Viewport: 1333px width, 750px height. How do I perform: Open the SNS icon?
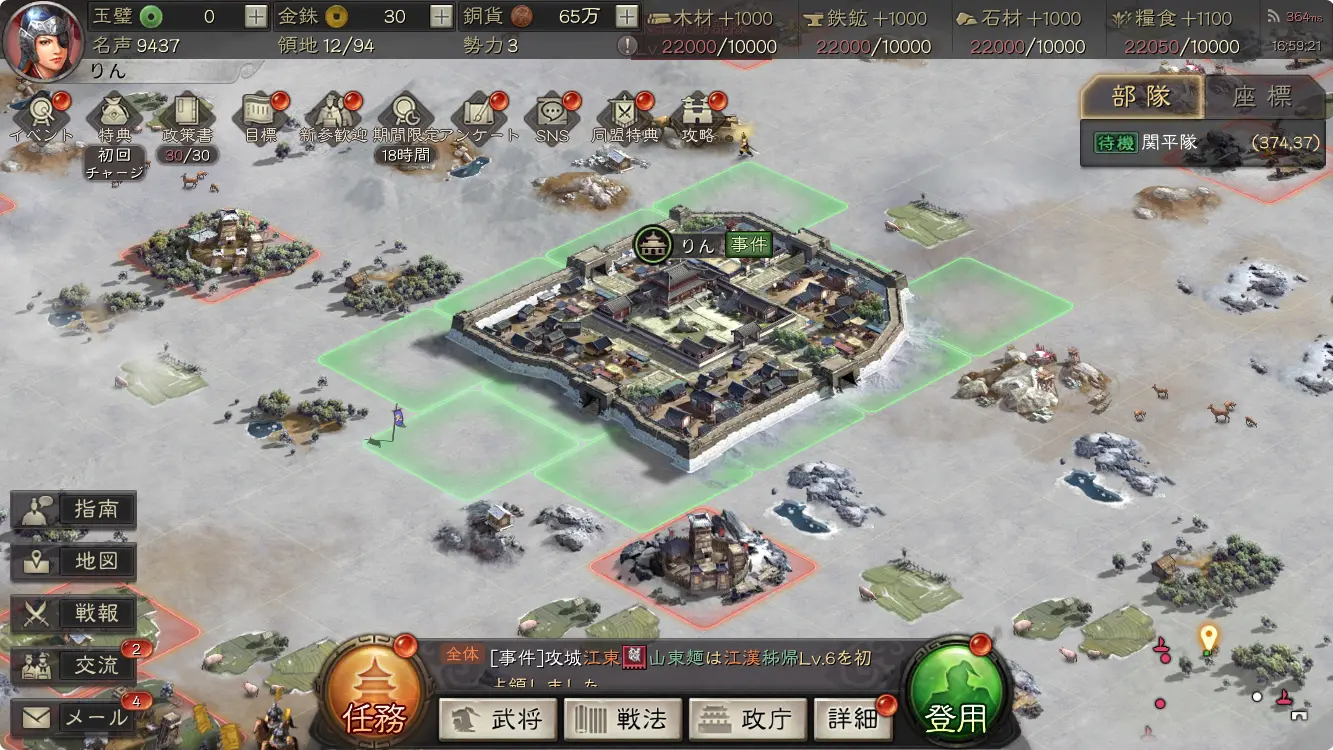coord(551,116)
